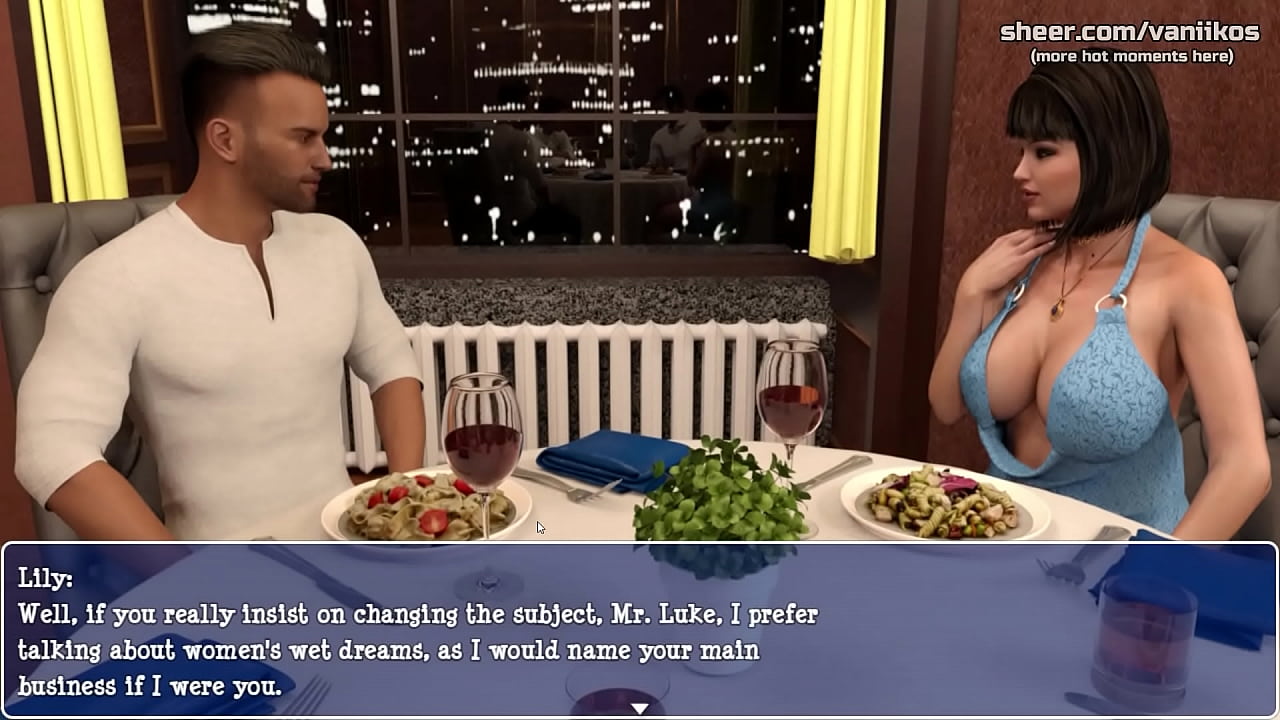Click Lily's dialogue text box to continue
Image resolution: width=1280 pixels, height=720 pixels.
point(640,630)
